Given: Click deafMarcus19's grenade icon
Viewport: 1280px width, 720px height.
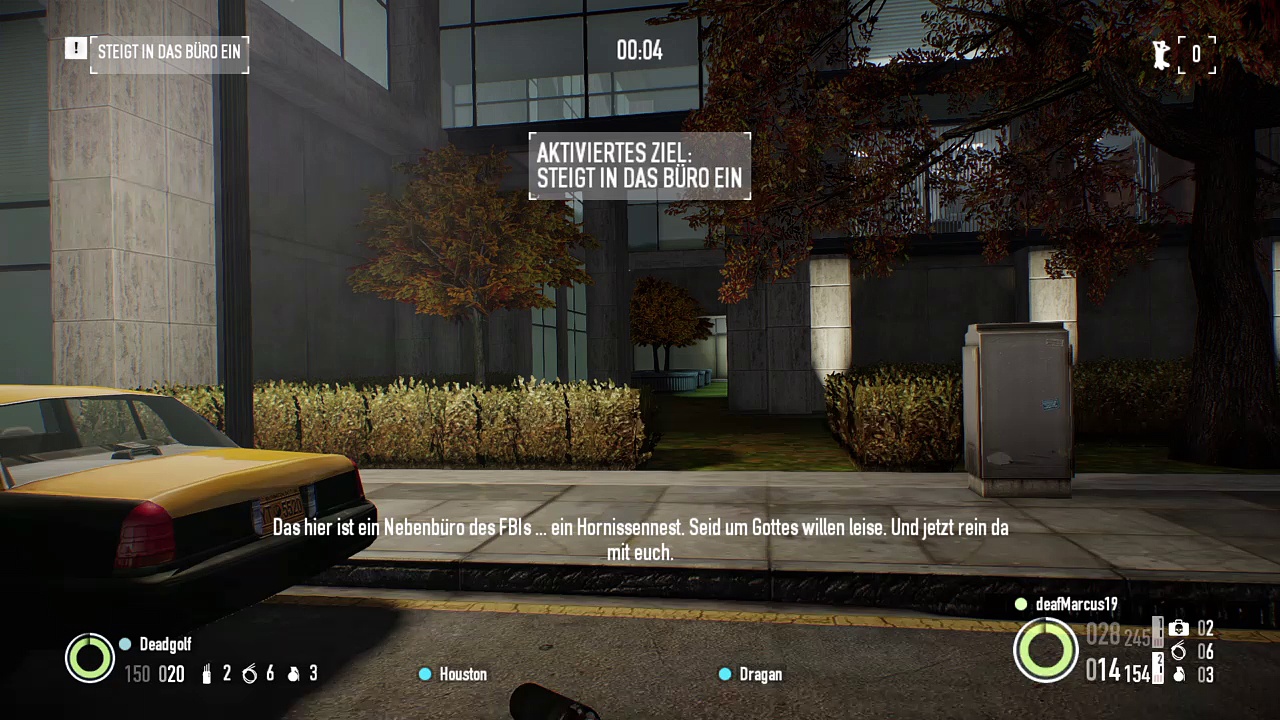Looking at the screenshot, I should pyautogui.click(x=1179, y=675).
